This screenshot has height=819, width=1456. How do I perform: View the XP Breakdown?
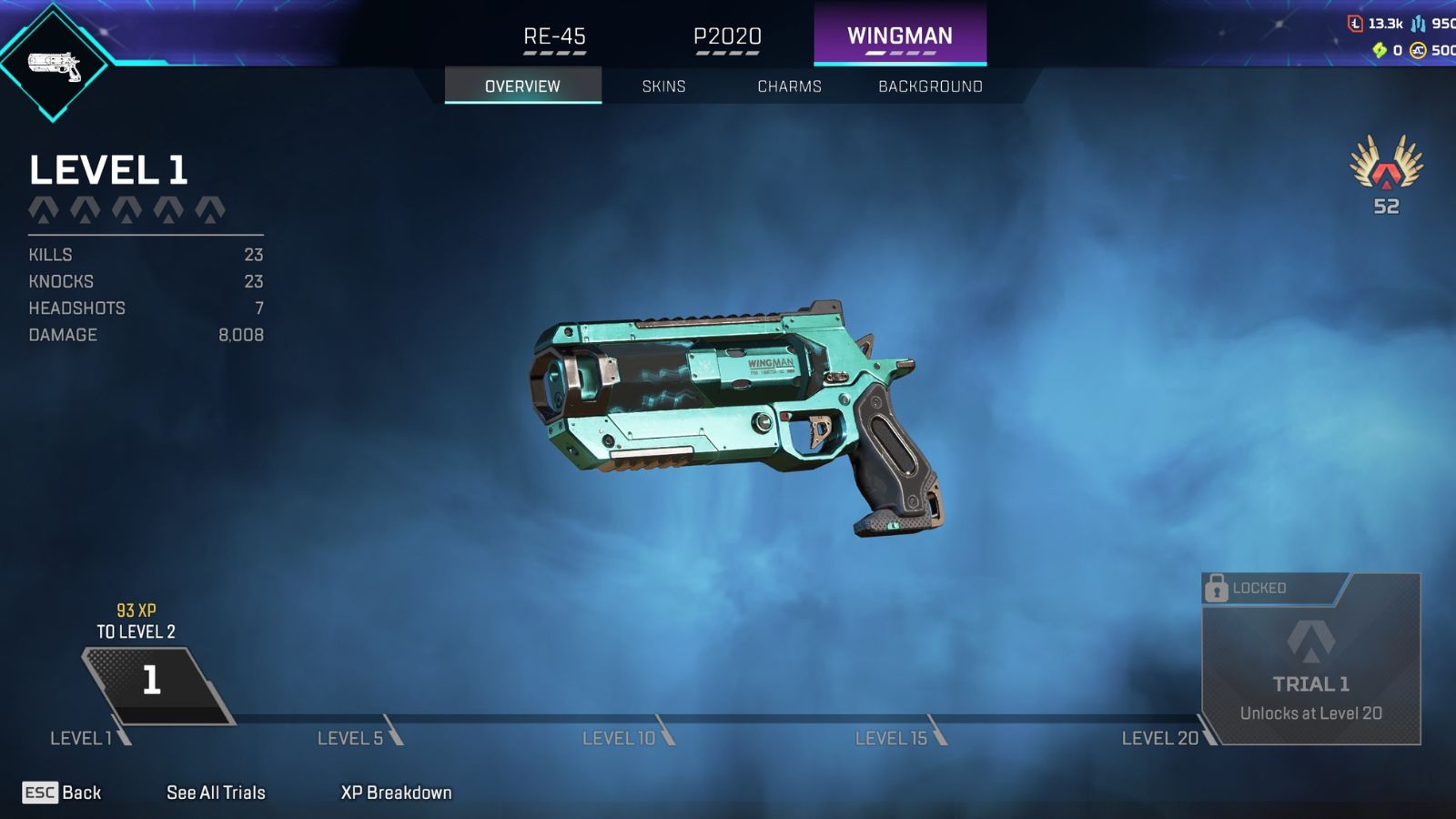[x=396, y=792]
